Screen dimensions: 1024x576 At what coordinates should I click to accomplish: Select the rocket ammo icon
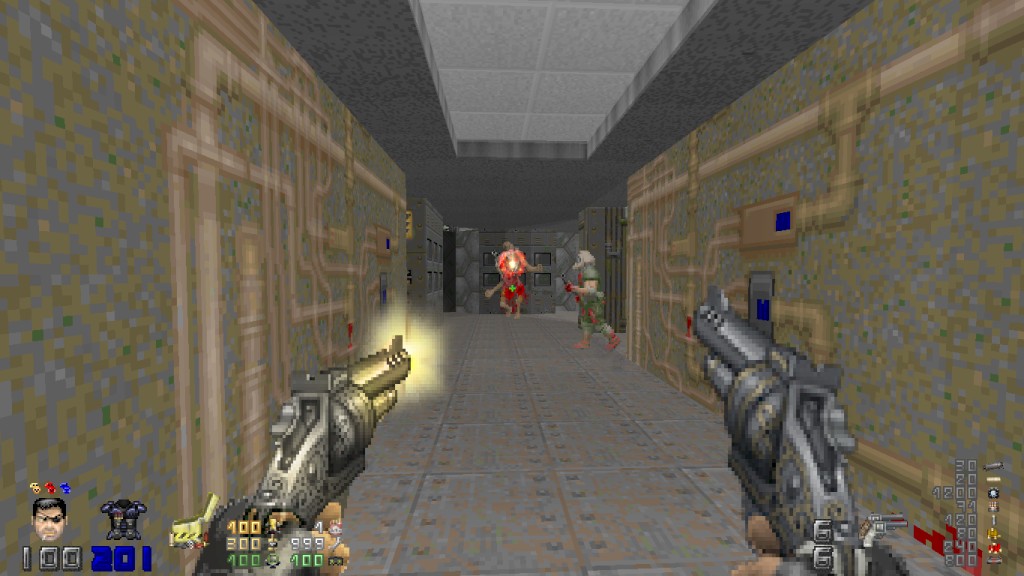(x=994, y=466)
